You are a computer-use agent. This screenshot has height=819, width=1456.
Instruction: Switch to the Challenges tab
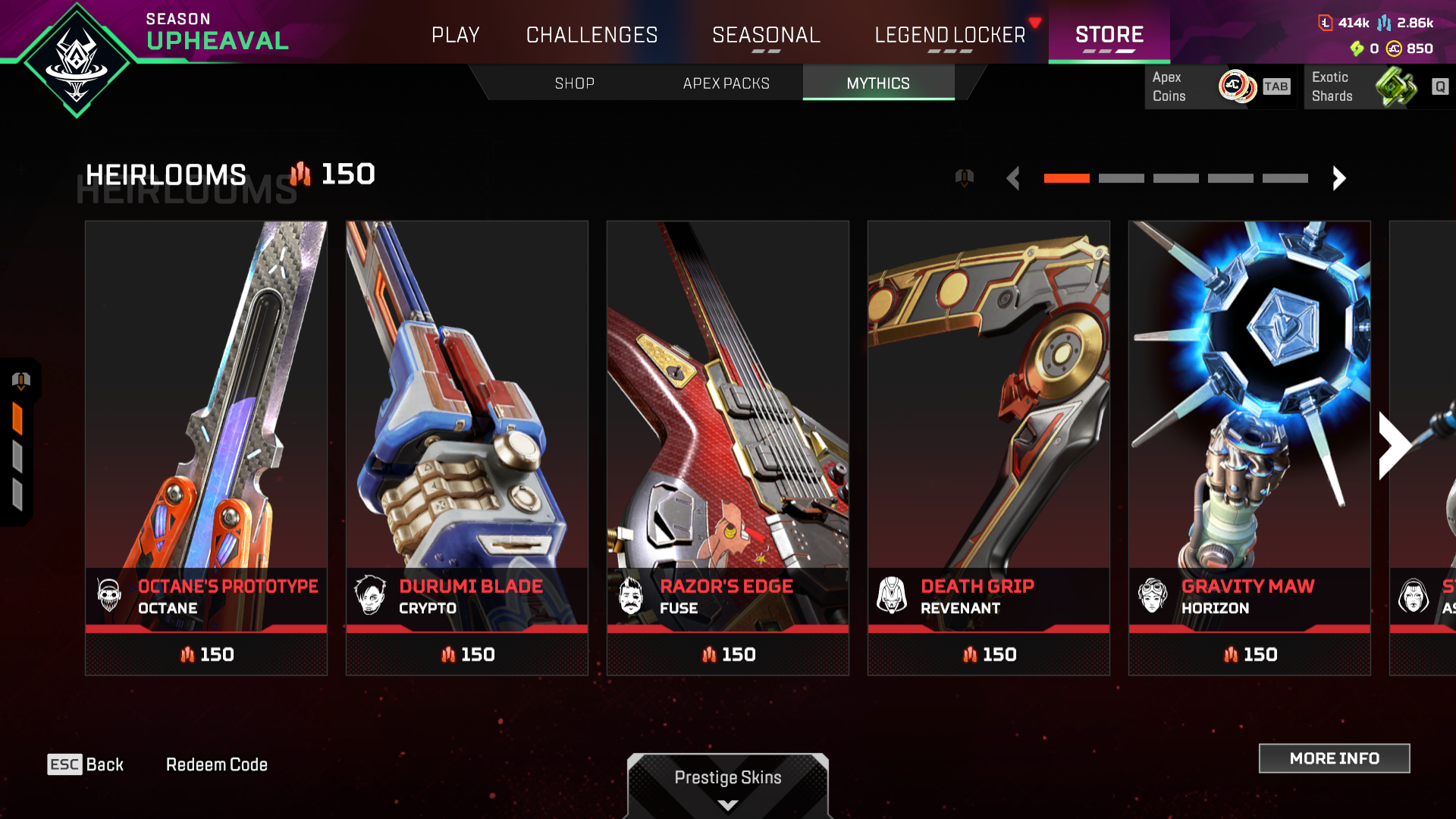[x=591, y=35]
